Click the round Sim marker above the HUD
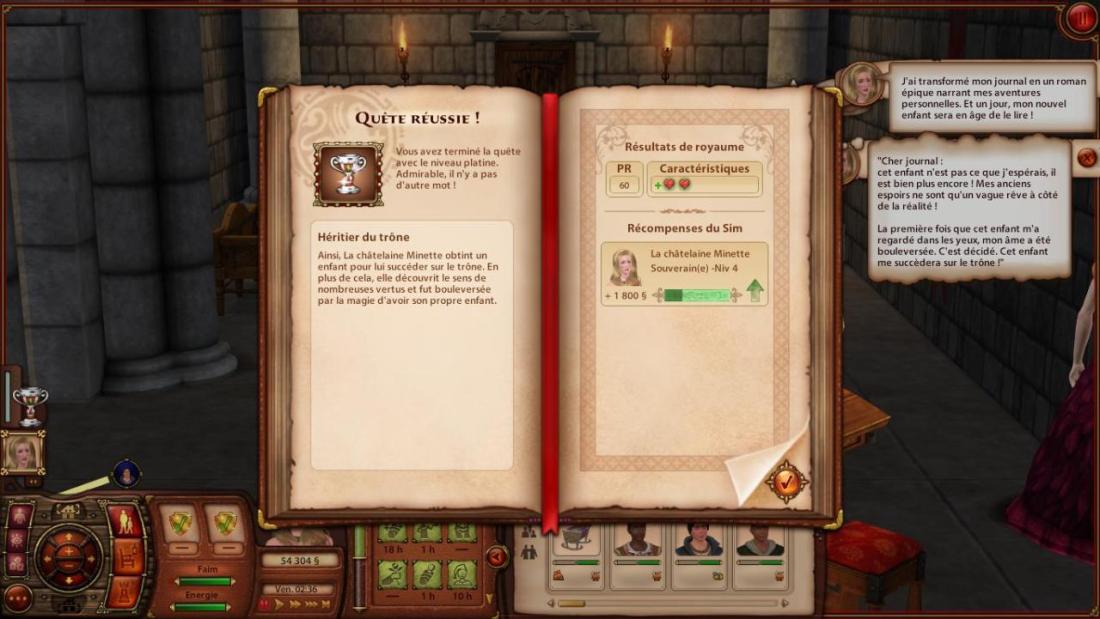The height and width of the screenshot is (619, 1100). click(x=126, y=473)
